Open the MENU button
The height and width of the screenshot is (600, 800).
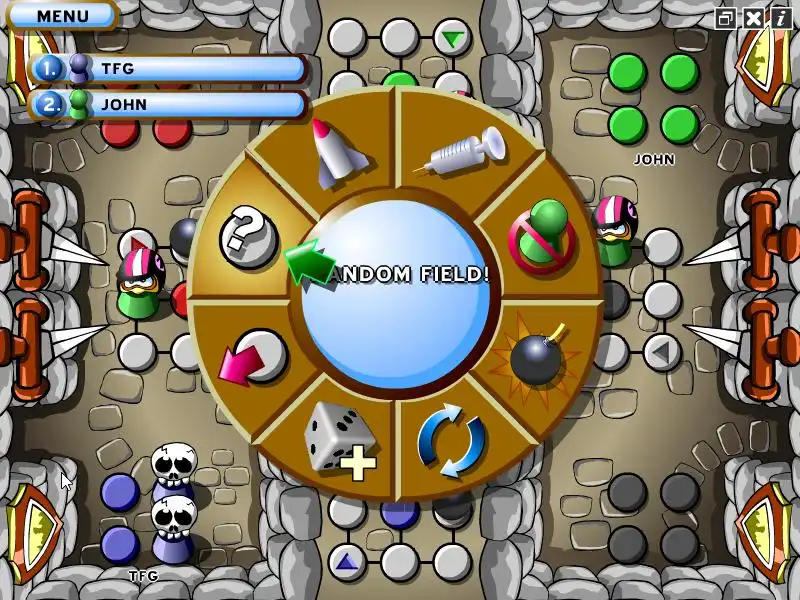[x=62, y=16]
